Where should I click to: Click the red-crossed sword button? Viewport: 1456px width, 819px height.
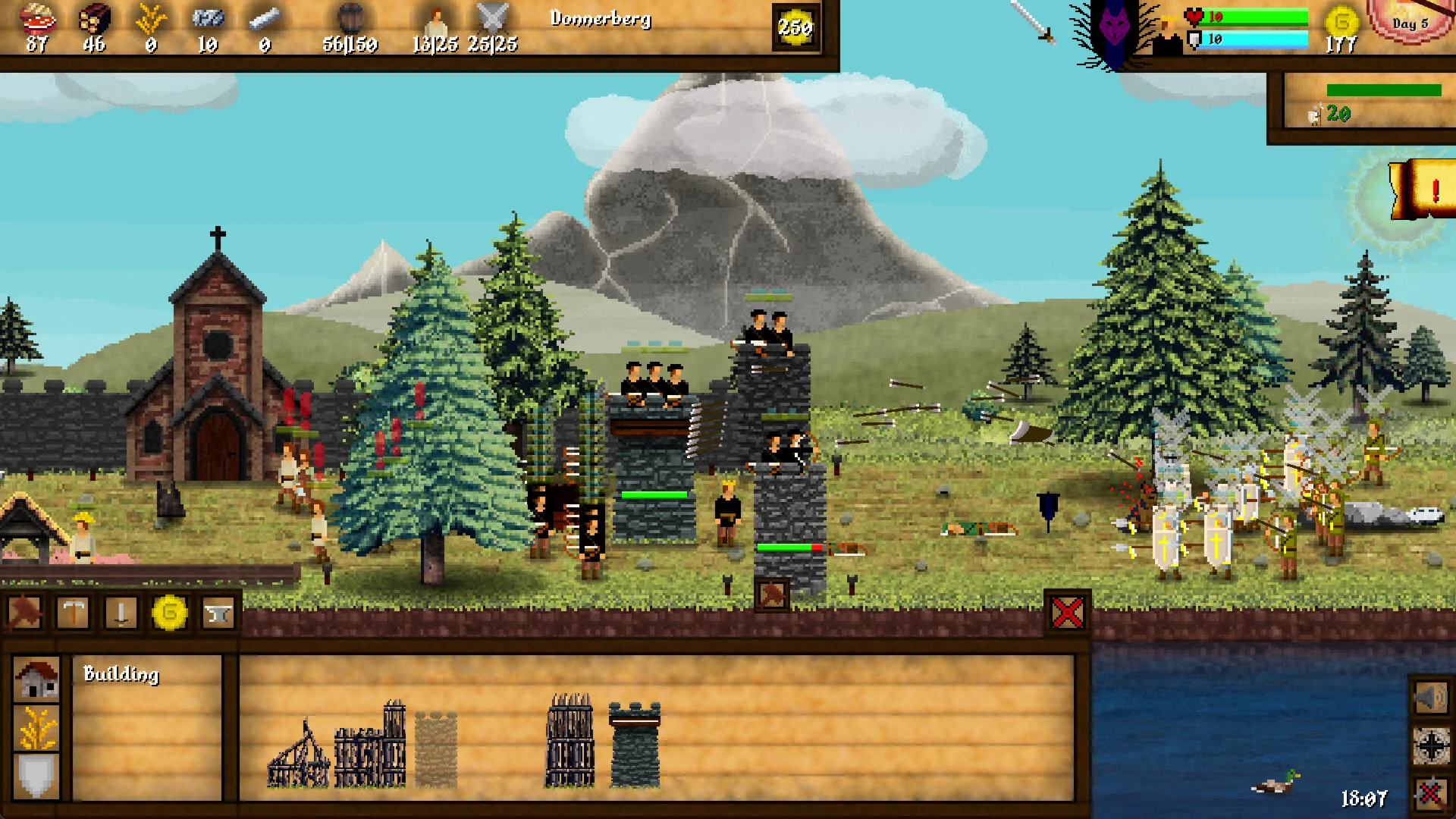1431,794
